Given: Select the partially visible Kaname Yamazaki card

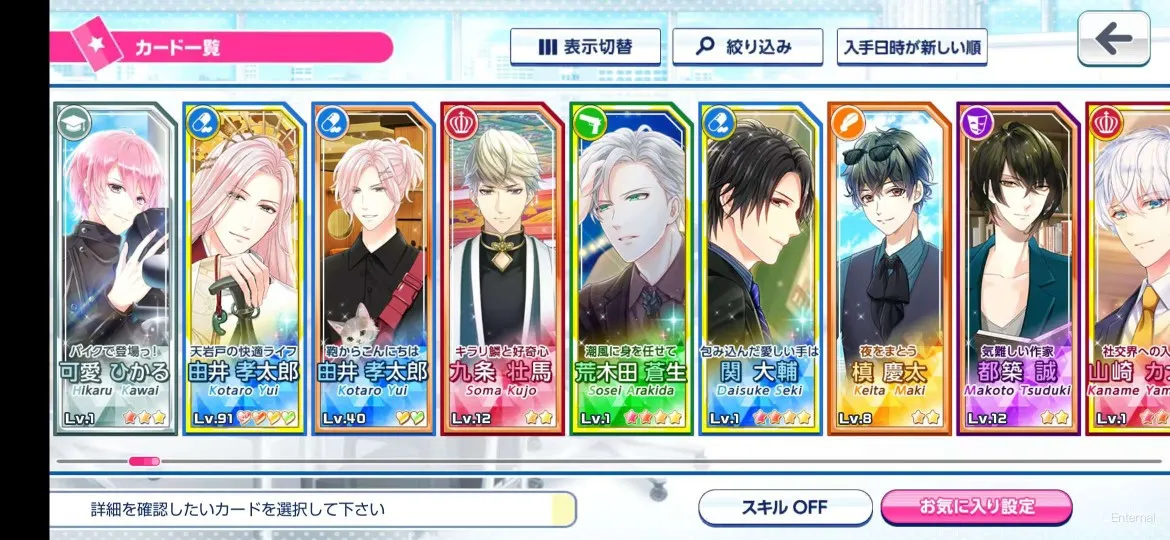Looking at the screenshot, I should tap(1128, 270).
